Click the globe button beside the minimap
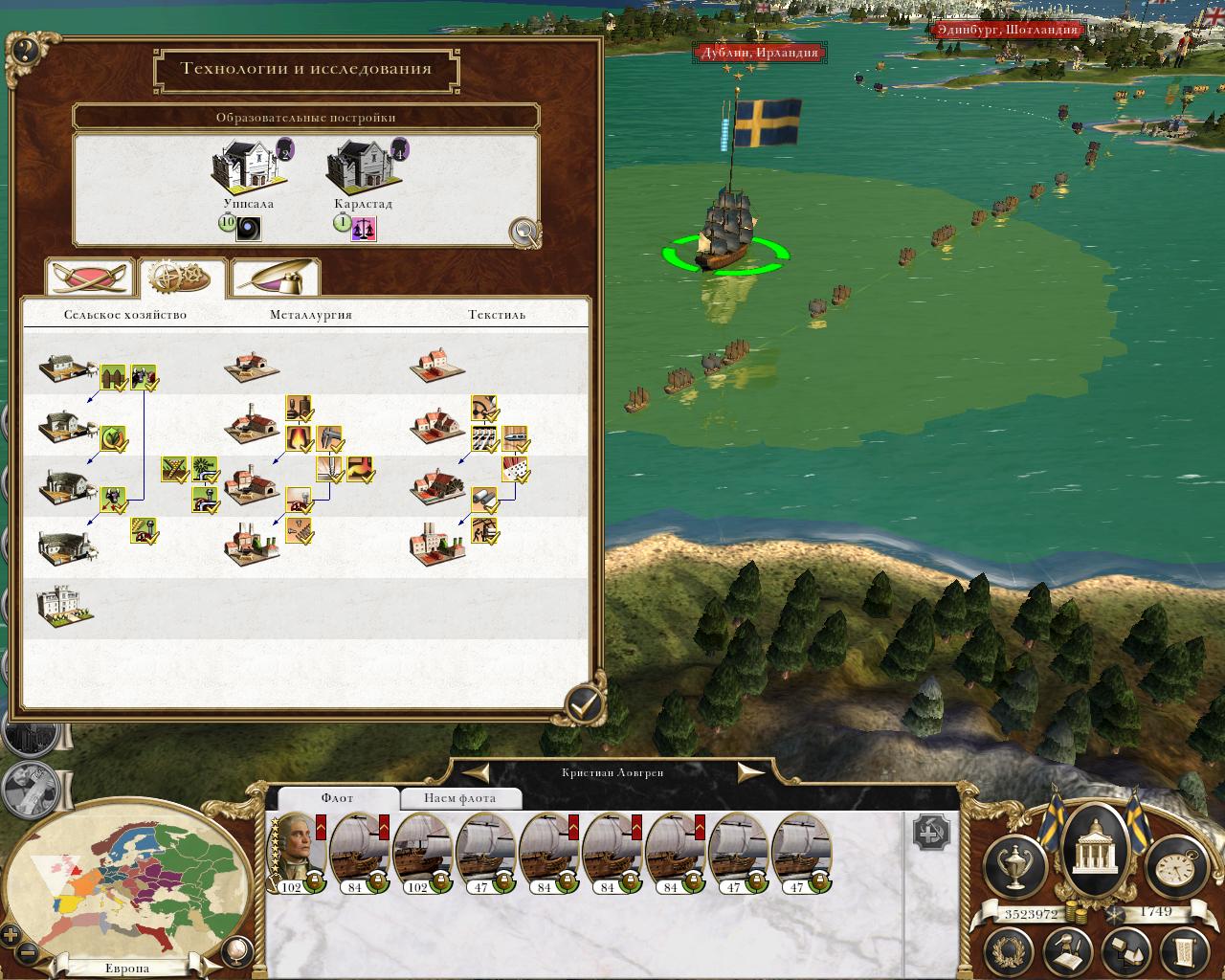1225x980 pixels. click(234, 950)
